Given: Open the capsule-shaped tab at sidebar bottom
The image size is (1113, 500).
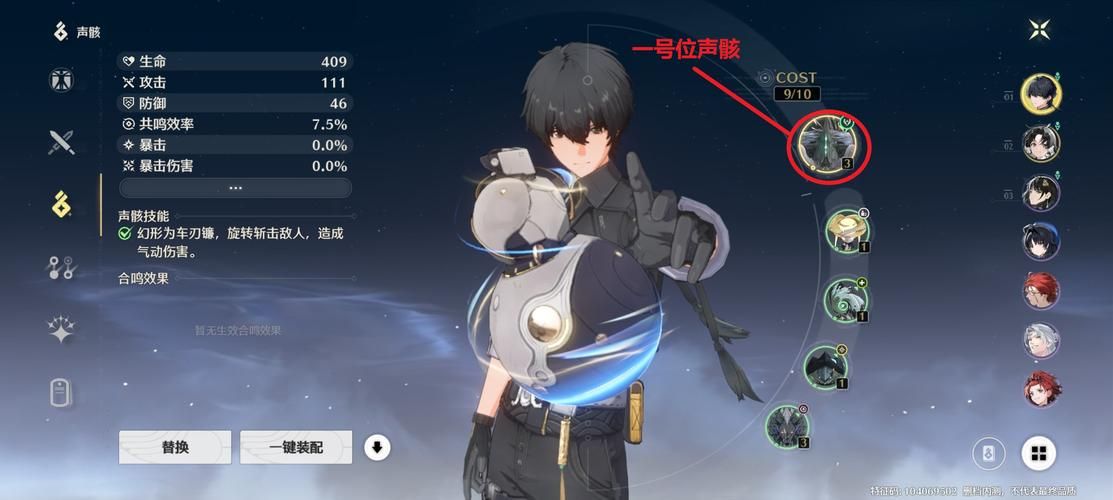Looking at the screenshot, I should (62, 392).
